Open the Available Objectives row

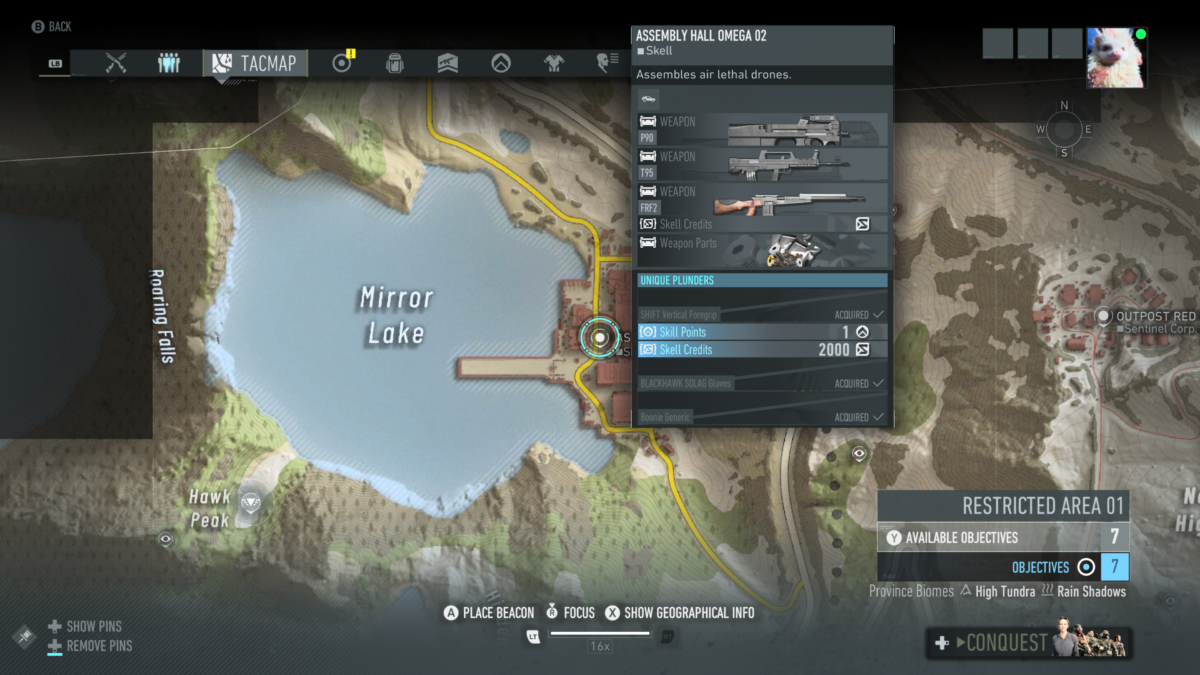click(x=1003, y=537)
